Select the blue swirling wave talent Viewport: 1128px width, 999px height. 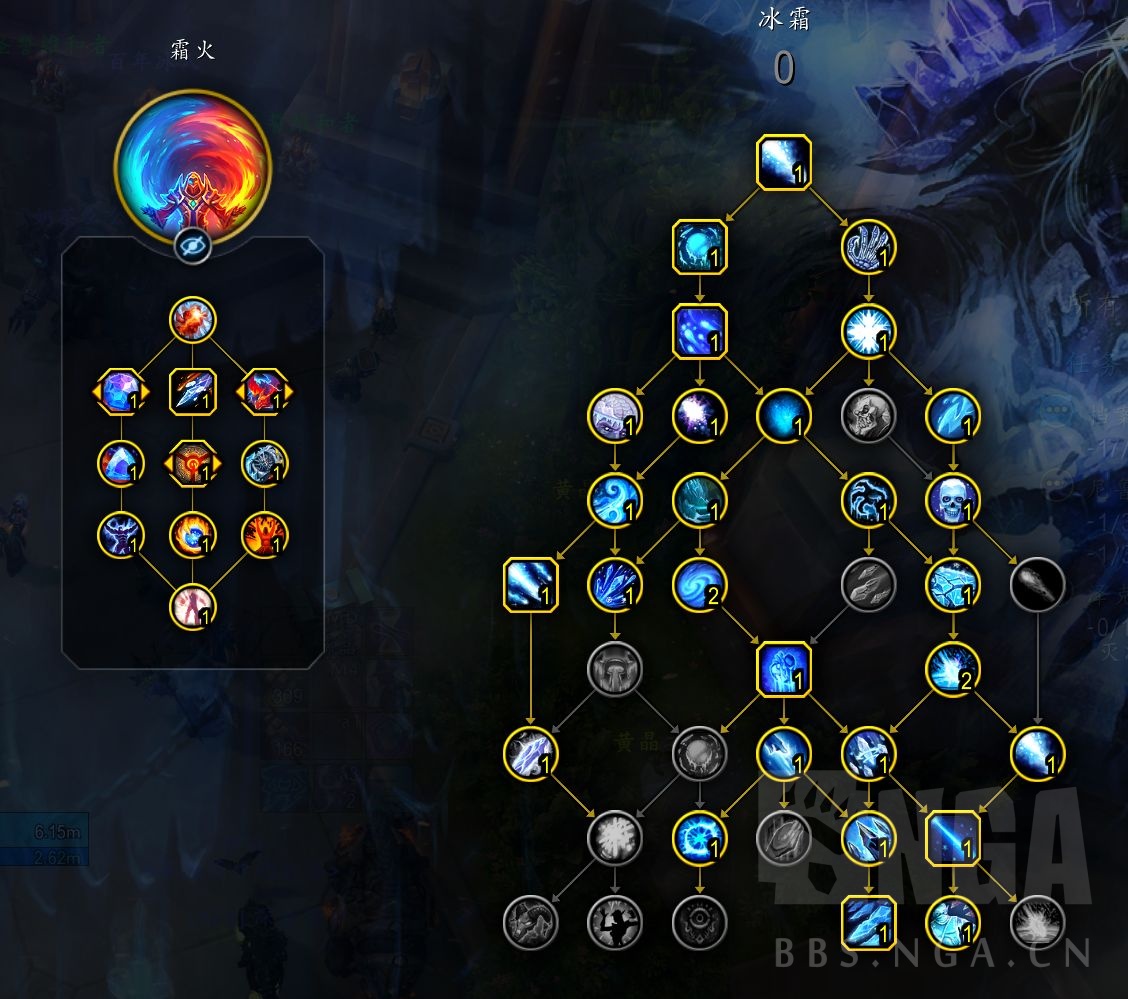point(614,500)
